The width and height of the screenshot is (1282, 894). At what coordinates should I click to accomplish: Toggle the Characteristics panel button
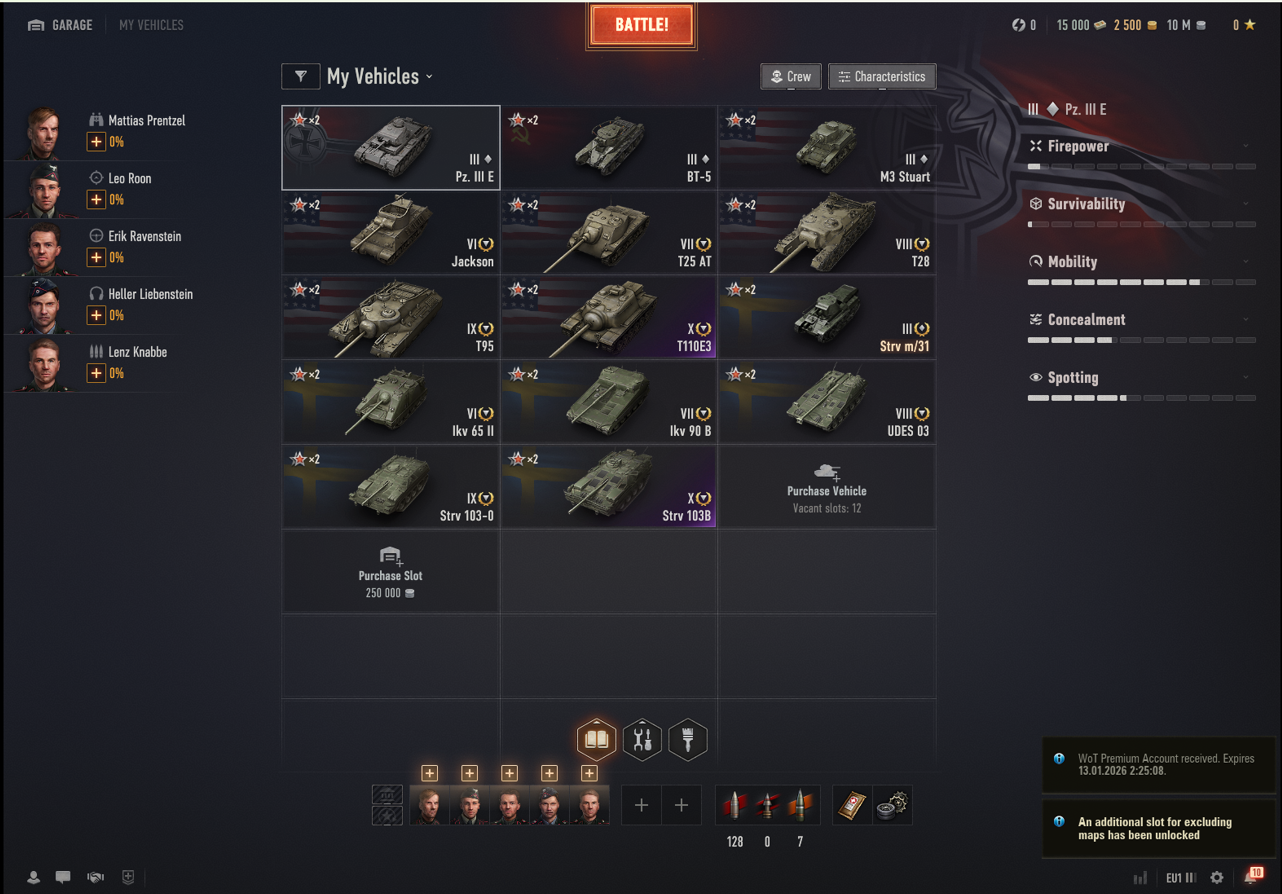[x=881, y=77]
